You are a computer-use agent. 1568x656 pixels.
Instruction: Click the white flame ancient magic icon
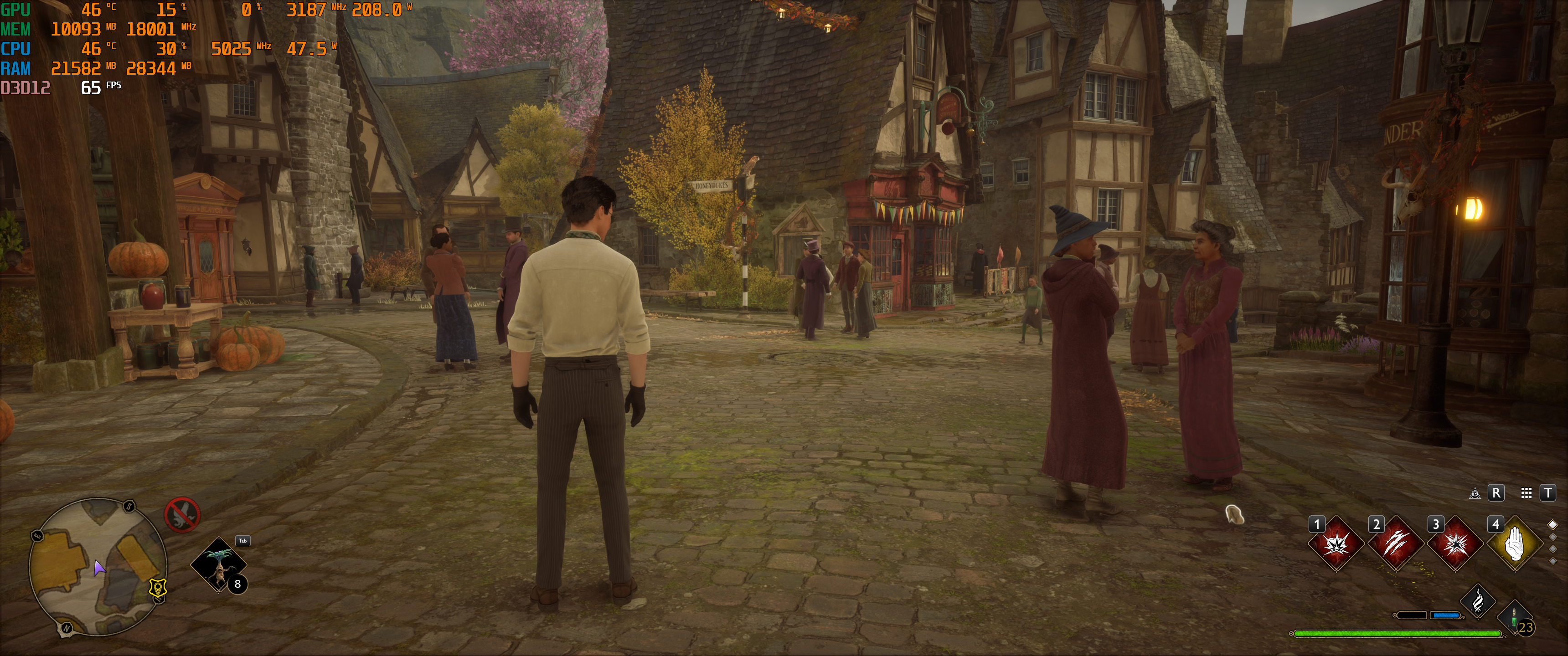(1478, 602)
